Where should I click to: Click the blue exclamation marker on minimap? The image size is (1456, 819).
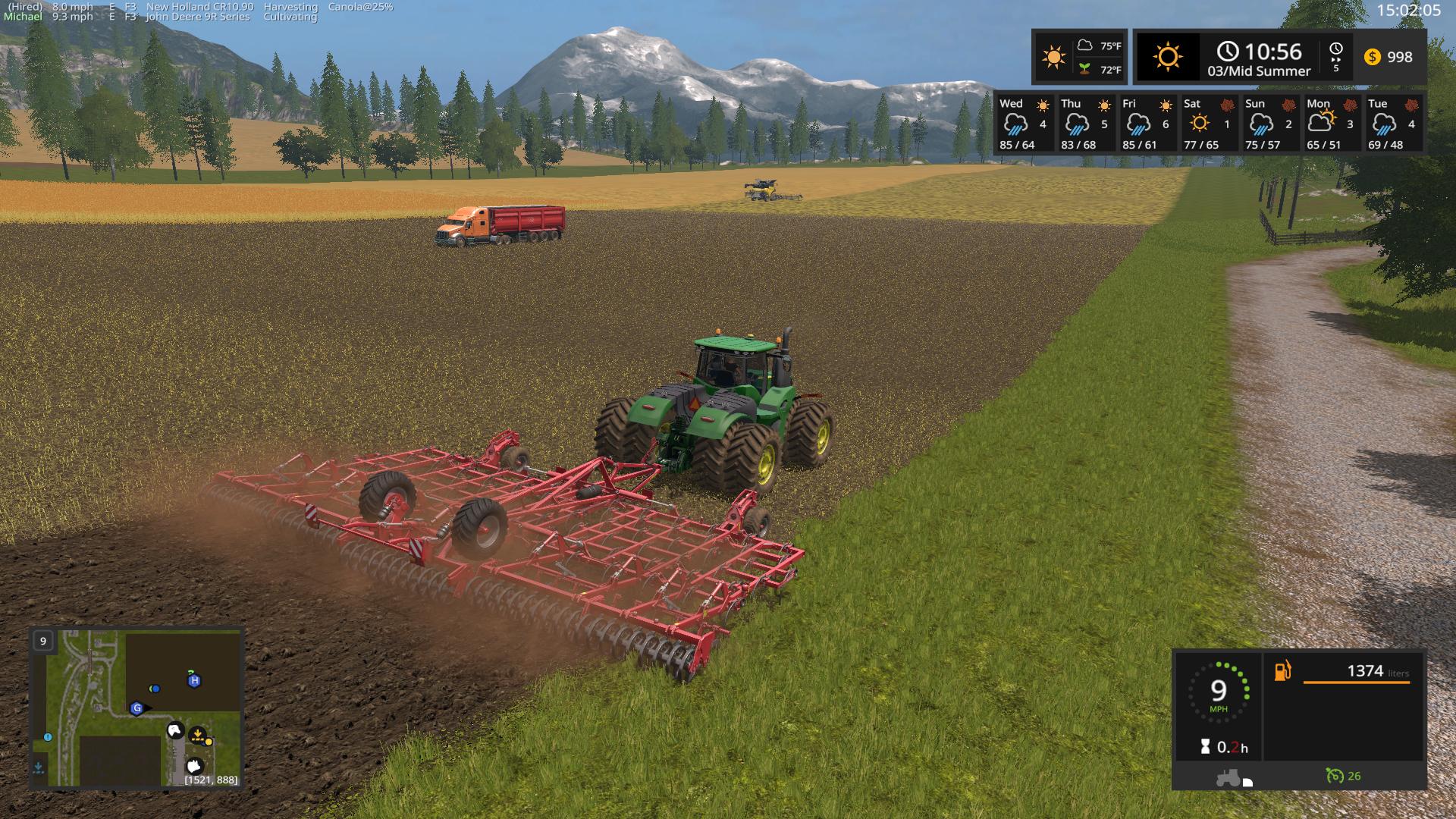[48, 737]
